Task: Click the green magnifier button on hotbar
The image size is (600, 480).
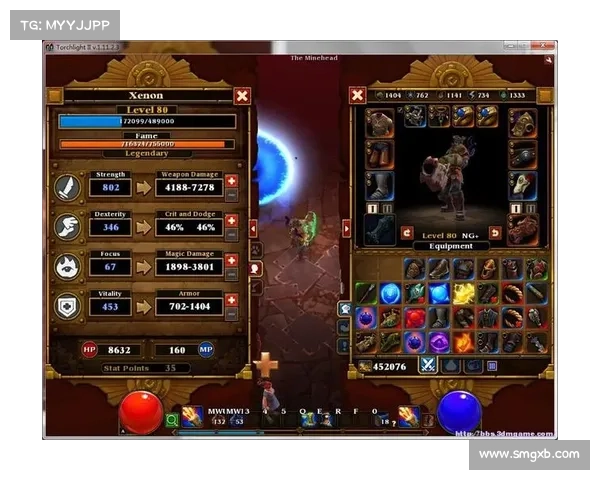Action: click(x=172, y=420)
